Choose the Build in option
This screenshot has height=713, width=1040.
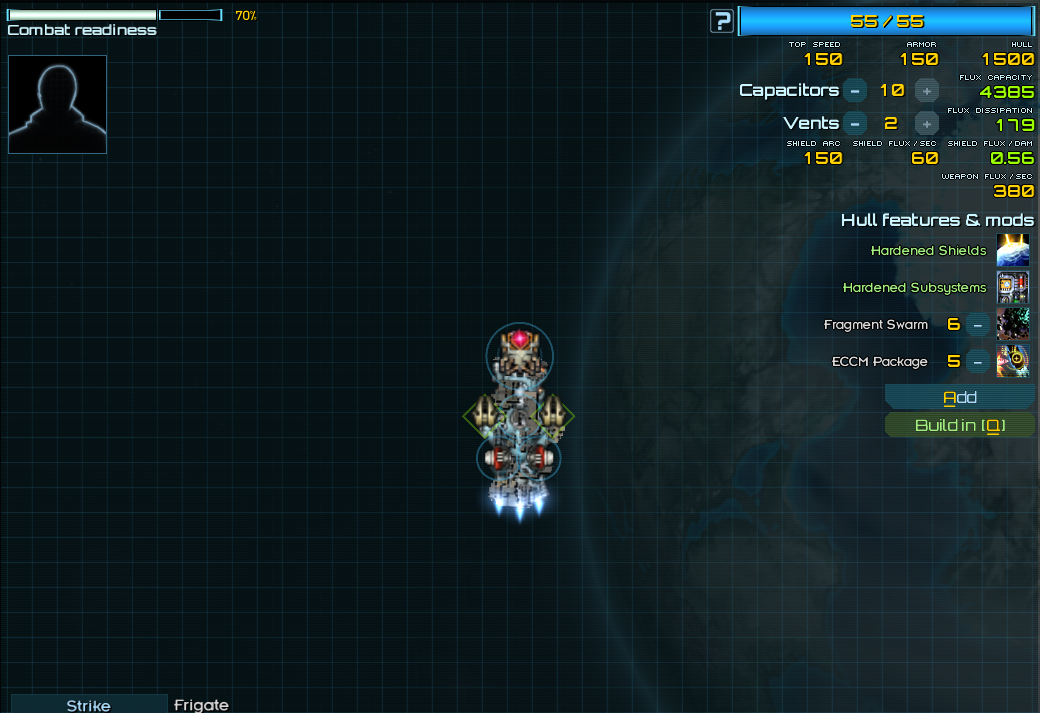[960, 426]
